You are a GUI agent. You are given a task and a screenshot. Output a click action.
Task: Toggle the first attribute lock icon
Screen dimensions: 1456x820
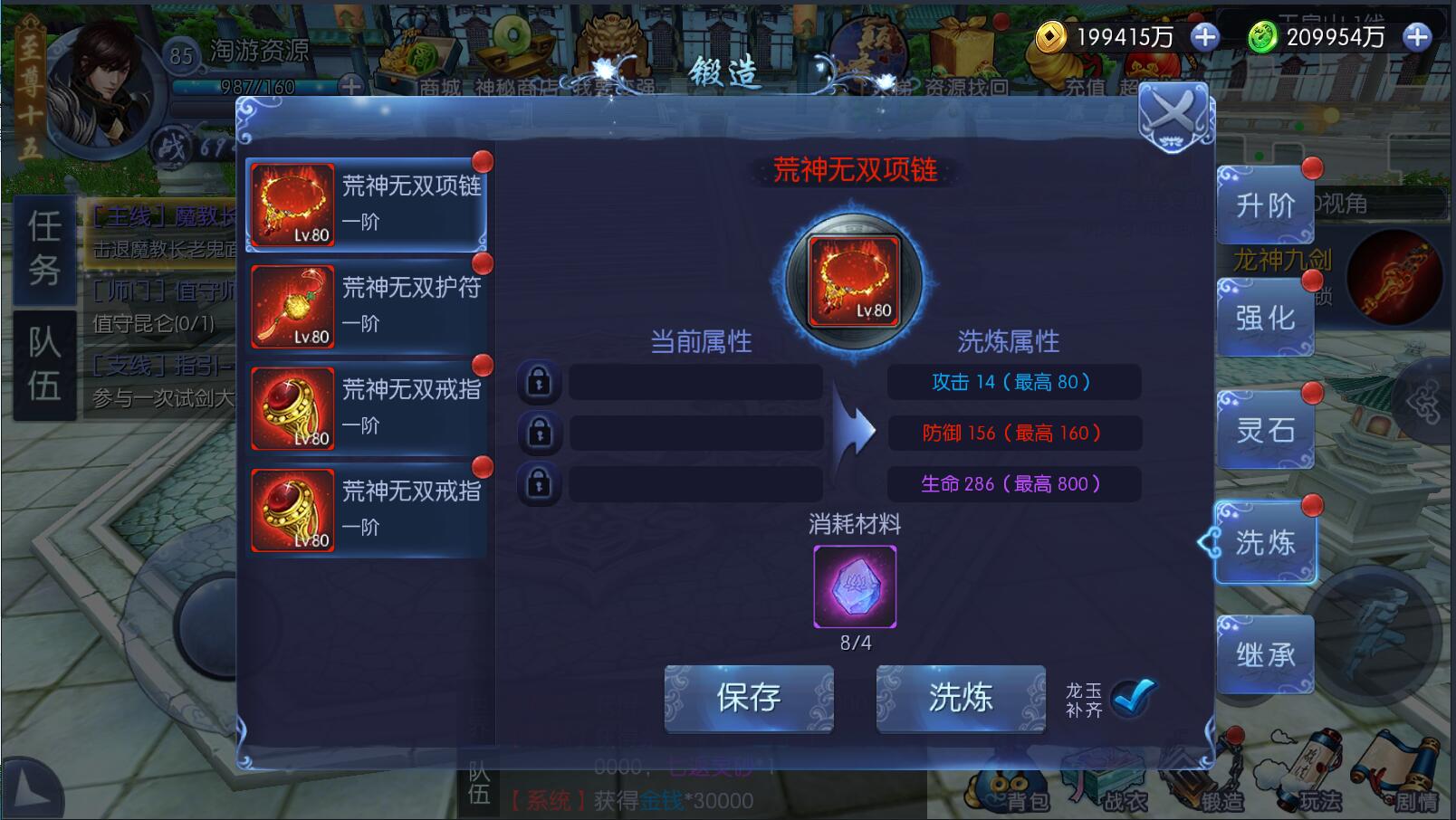[541, 381]
